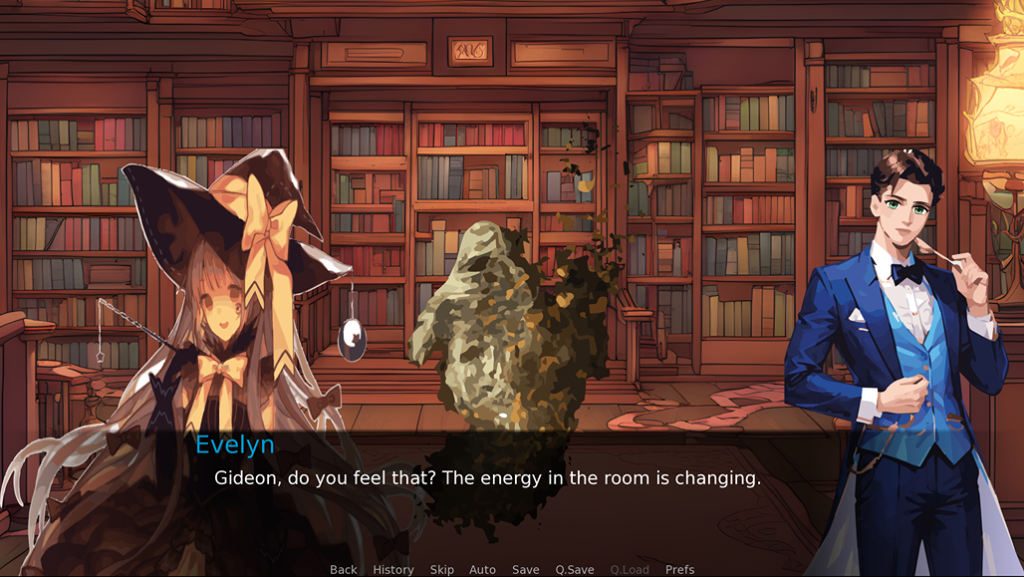Activate Skip in the quick menu

[x=442, y=569]
